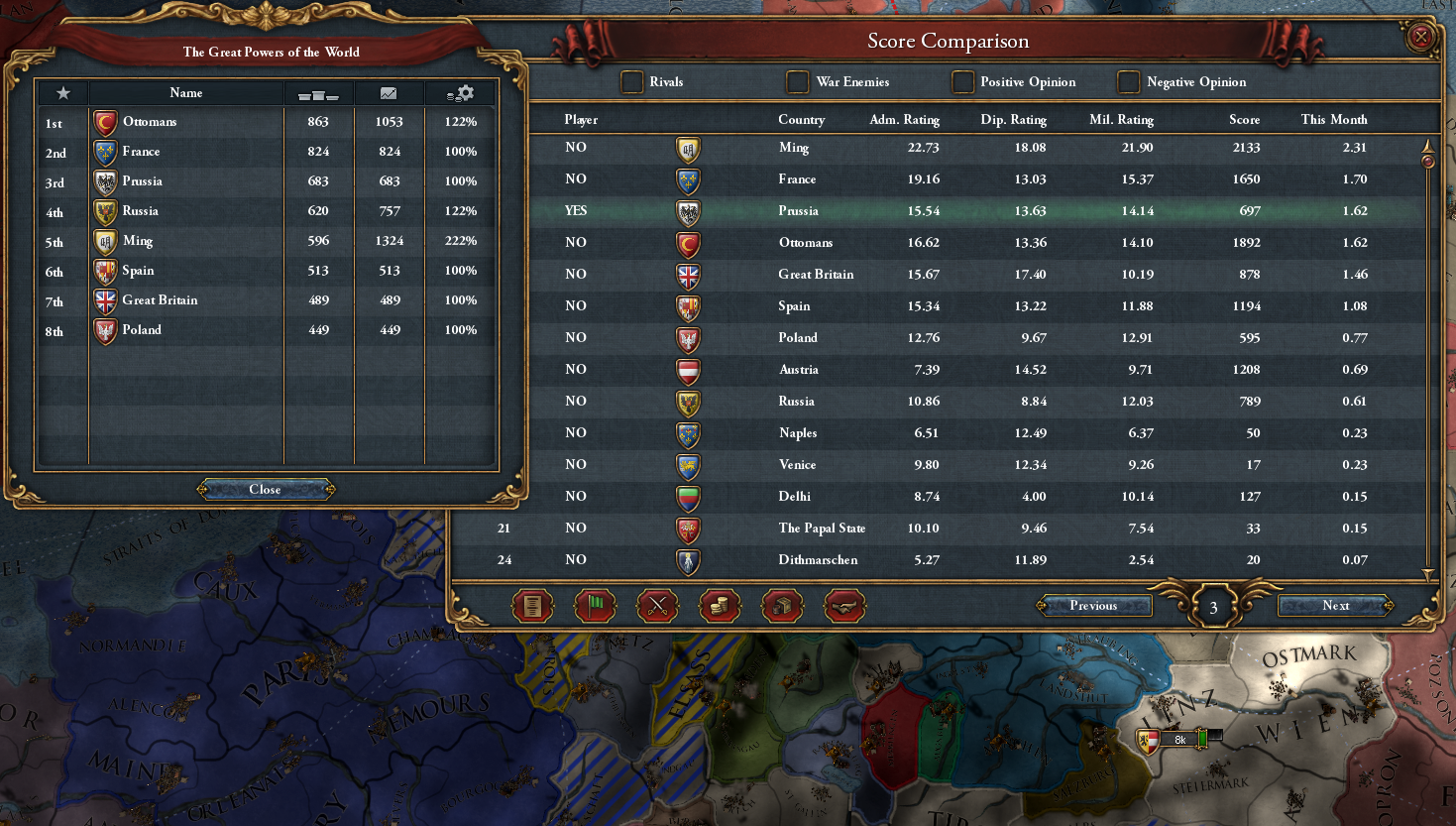
Task: Open the relations ledger handshake icon
Action: 844,606
